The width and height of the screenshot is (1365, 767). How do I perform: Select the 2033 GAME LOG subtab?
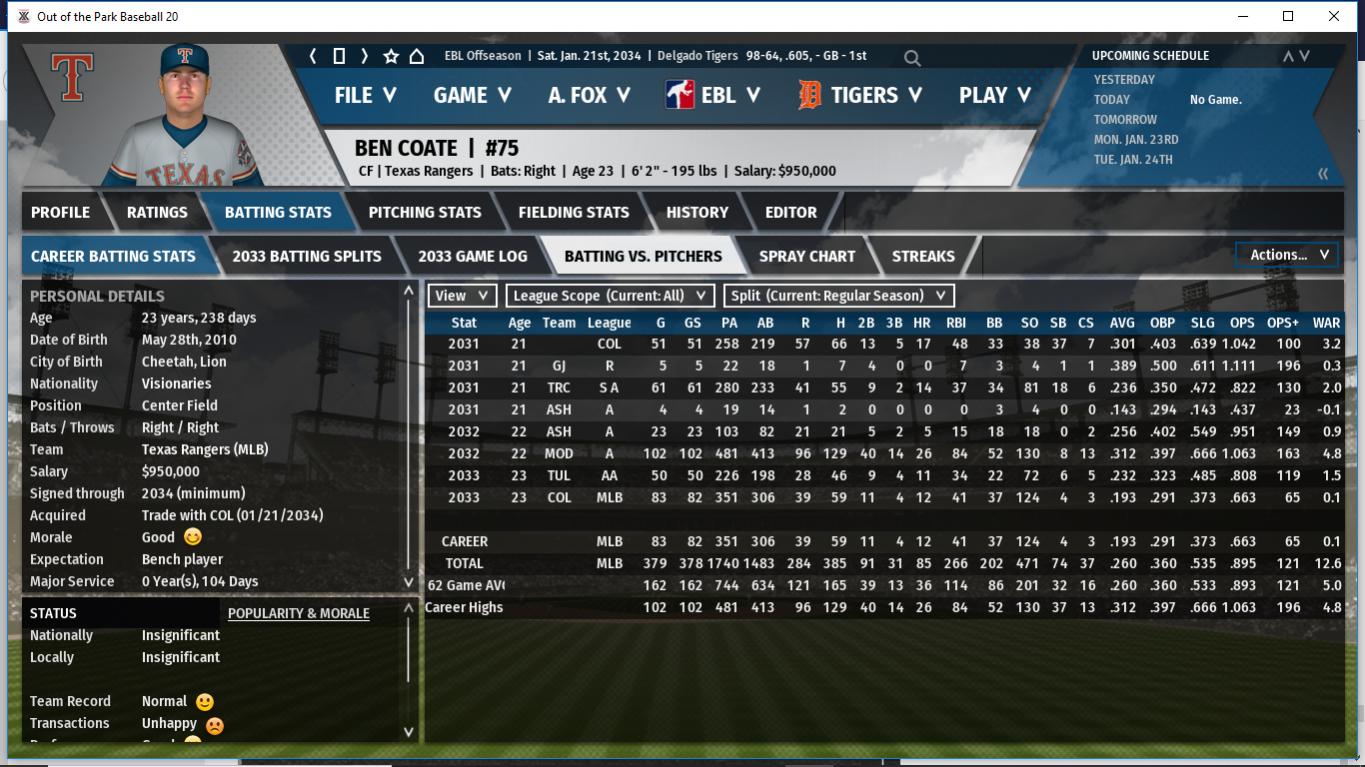point(472,256)
